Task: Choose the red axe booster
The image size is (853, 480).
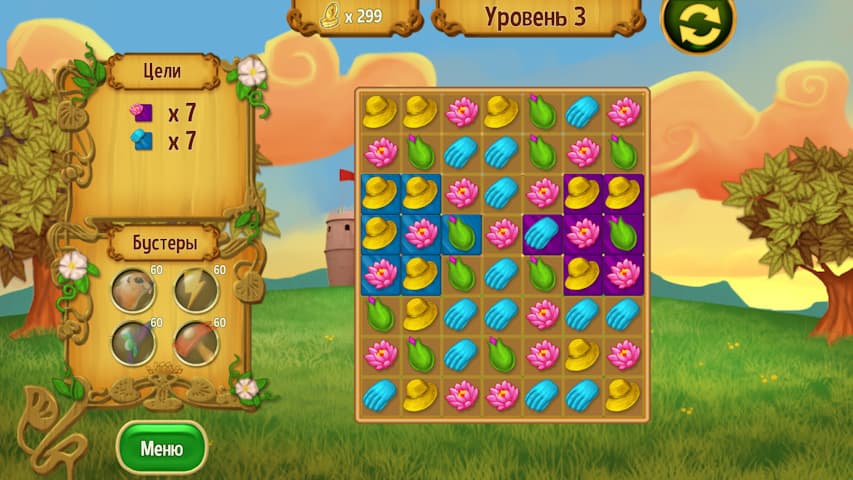Action: click(196, 343)
